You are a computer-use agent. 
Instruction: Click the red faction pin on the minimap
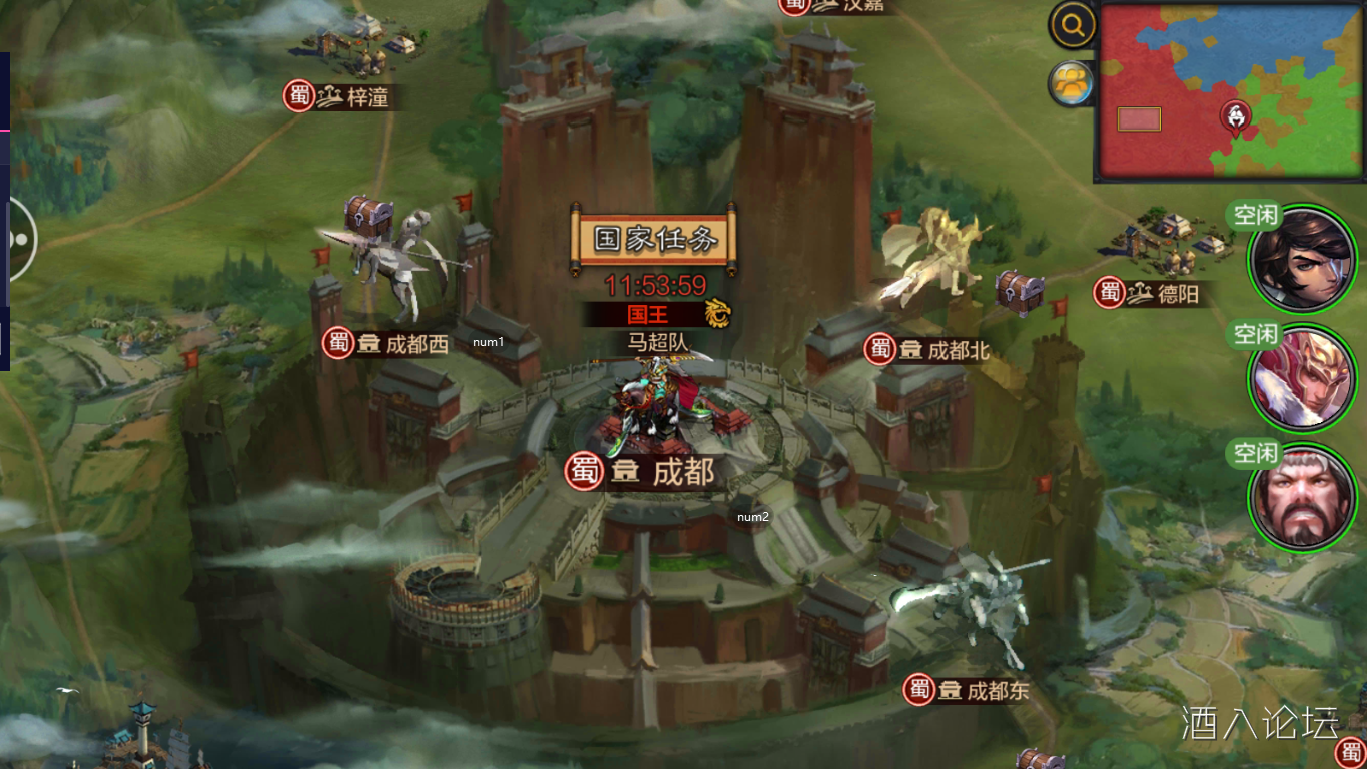coord(1238,116)
